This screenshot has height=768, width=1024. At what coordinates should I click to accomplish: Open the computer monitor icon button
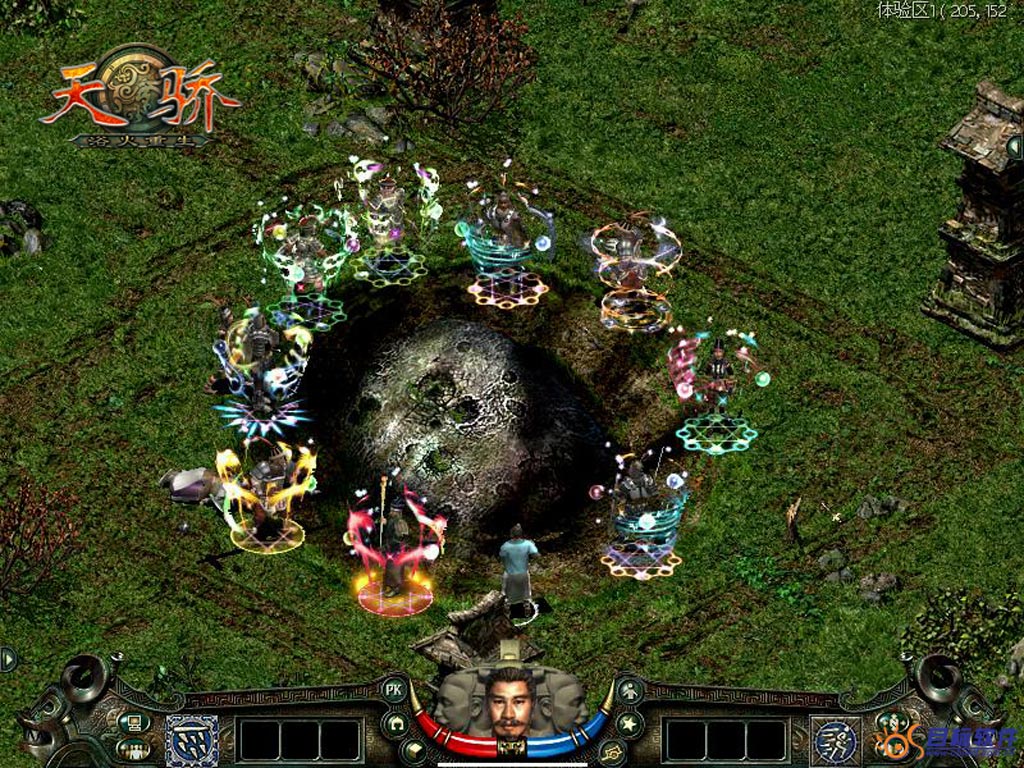point(133,721)
